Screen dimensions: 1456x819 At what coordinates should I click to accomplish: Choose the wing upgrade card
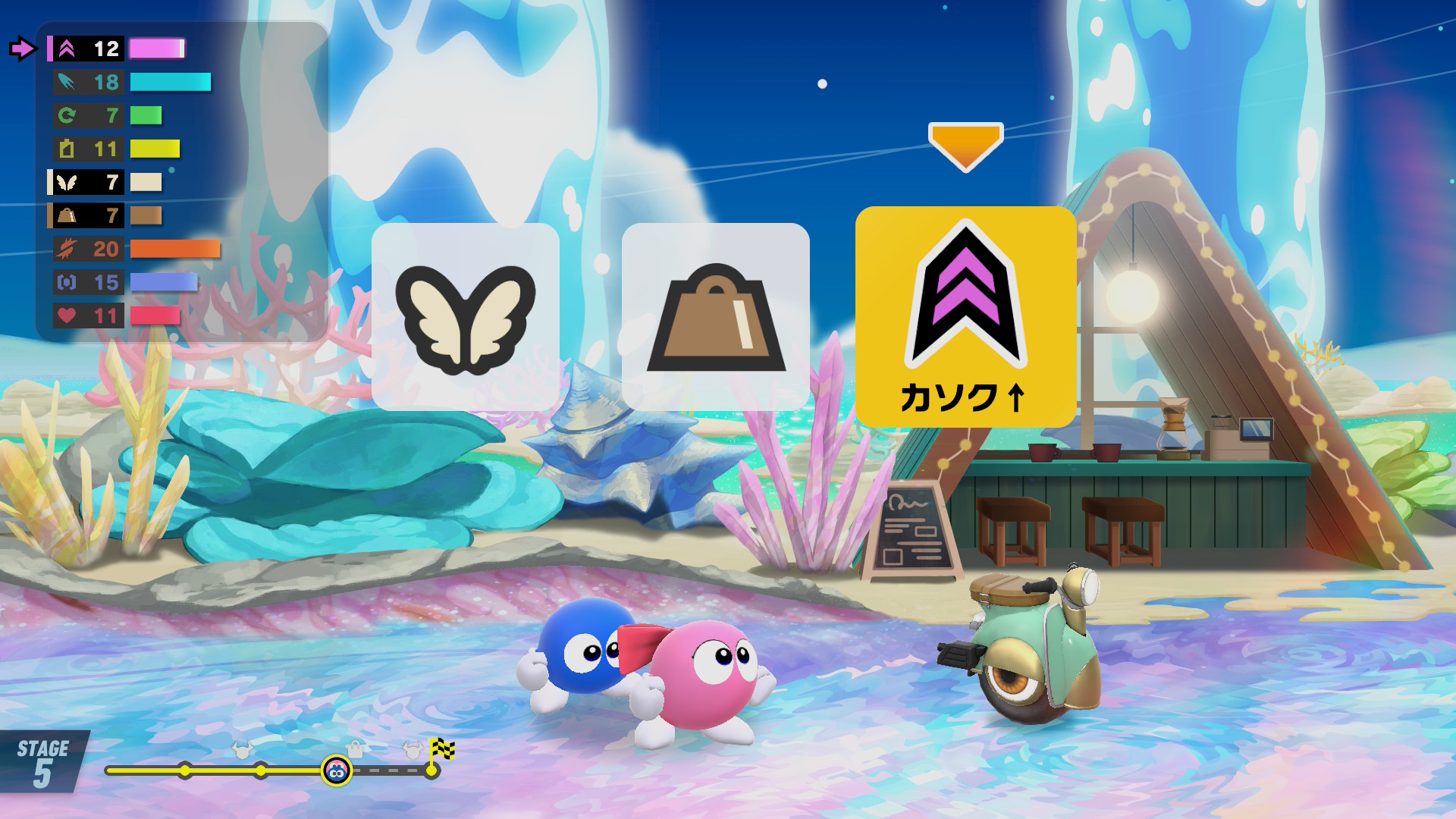[465, 317]
